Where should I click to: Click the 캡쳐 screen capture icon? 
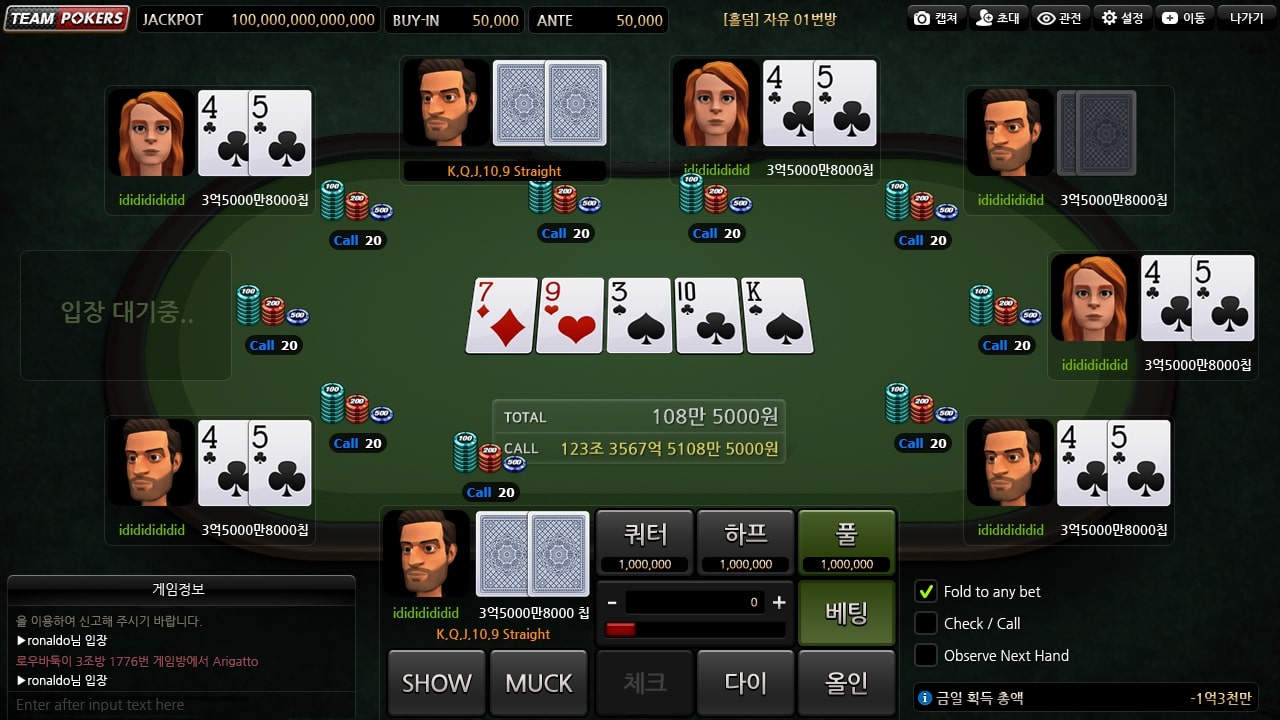[935, 17]
